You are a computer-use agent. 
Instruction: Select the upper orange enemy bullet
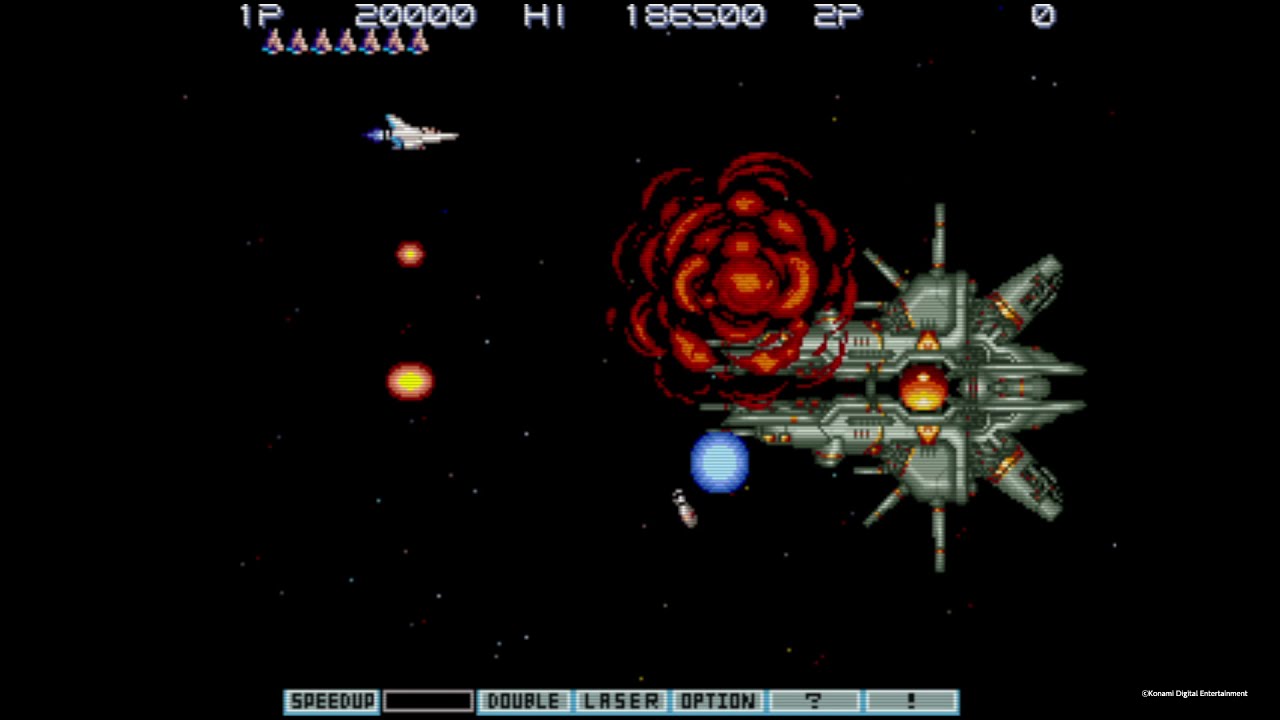click(x=410, y=253)
